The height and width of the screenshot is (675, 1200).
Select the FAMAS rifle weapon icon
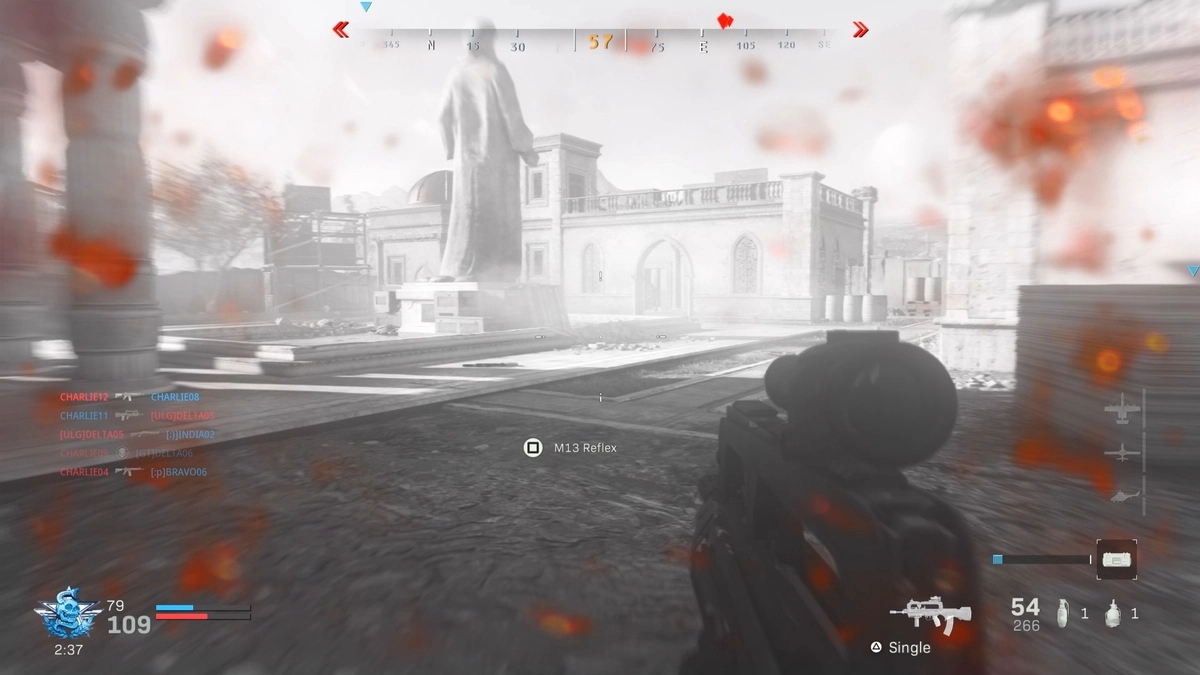click(x=929, y=614)
